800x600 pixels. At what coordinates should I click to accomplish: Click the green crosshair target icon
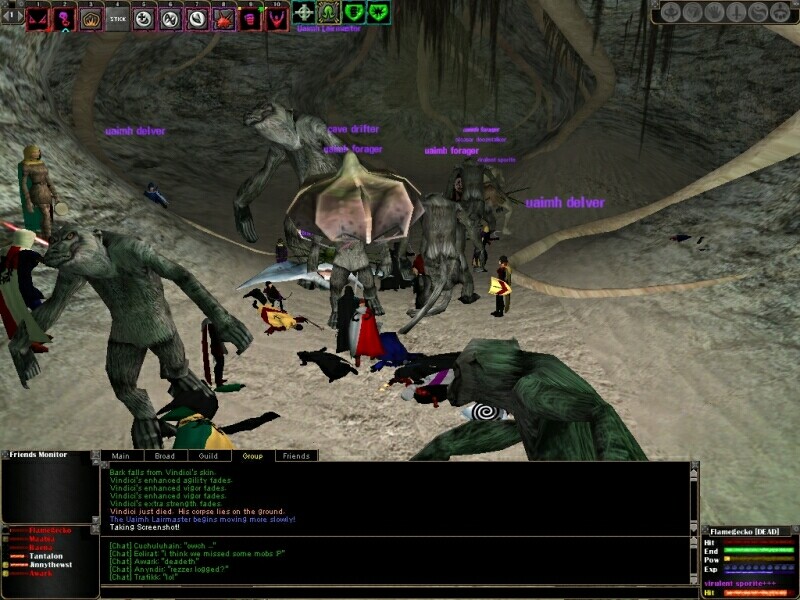[304, 13]
